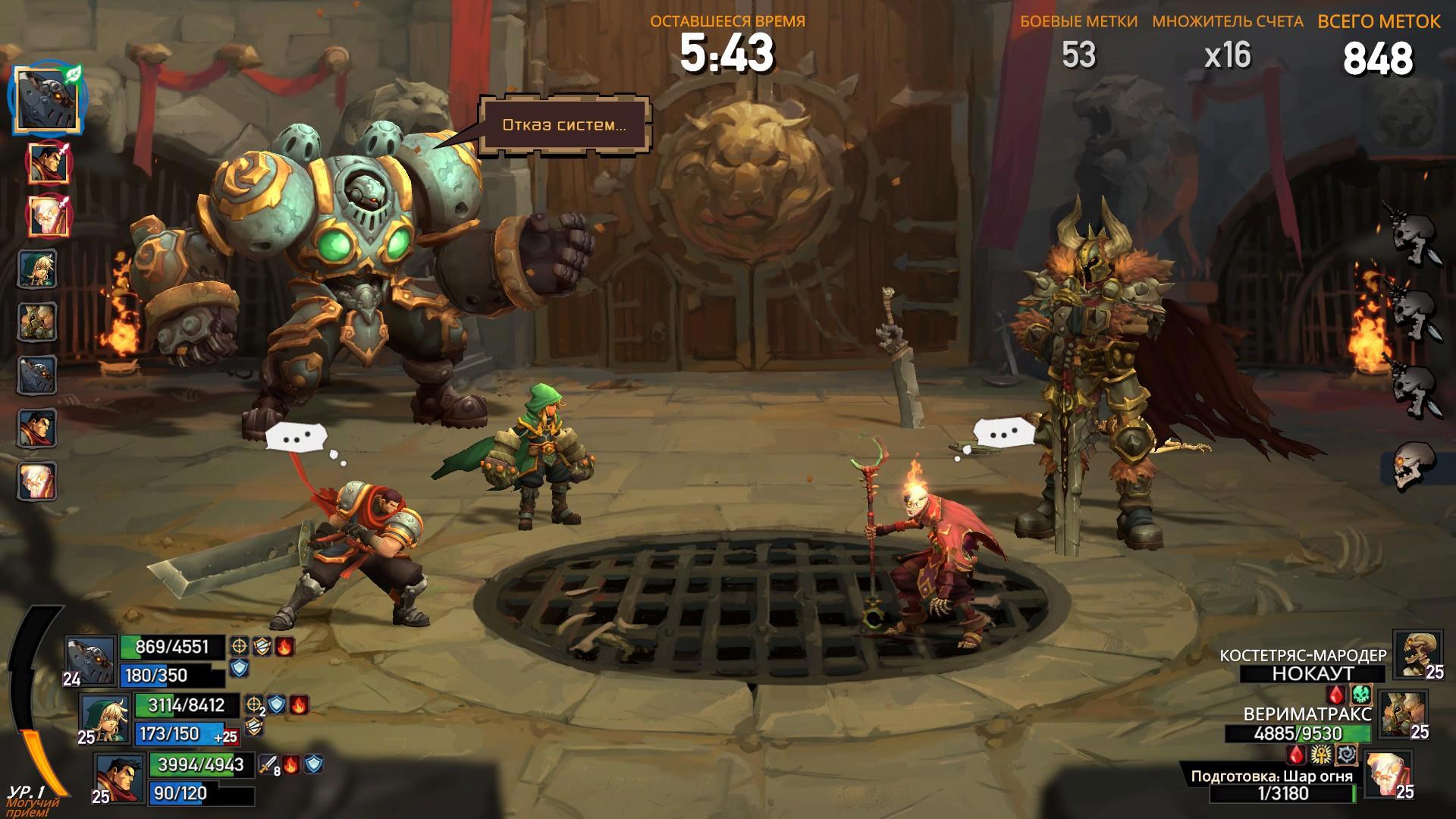Image resolution: width=1456 pixels, height=819 pixels.
Task: Target the flaming skull mage preparing Шар огня
Action: point(1388,774)
